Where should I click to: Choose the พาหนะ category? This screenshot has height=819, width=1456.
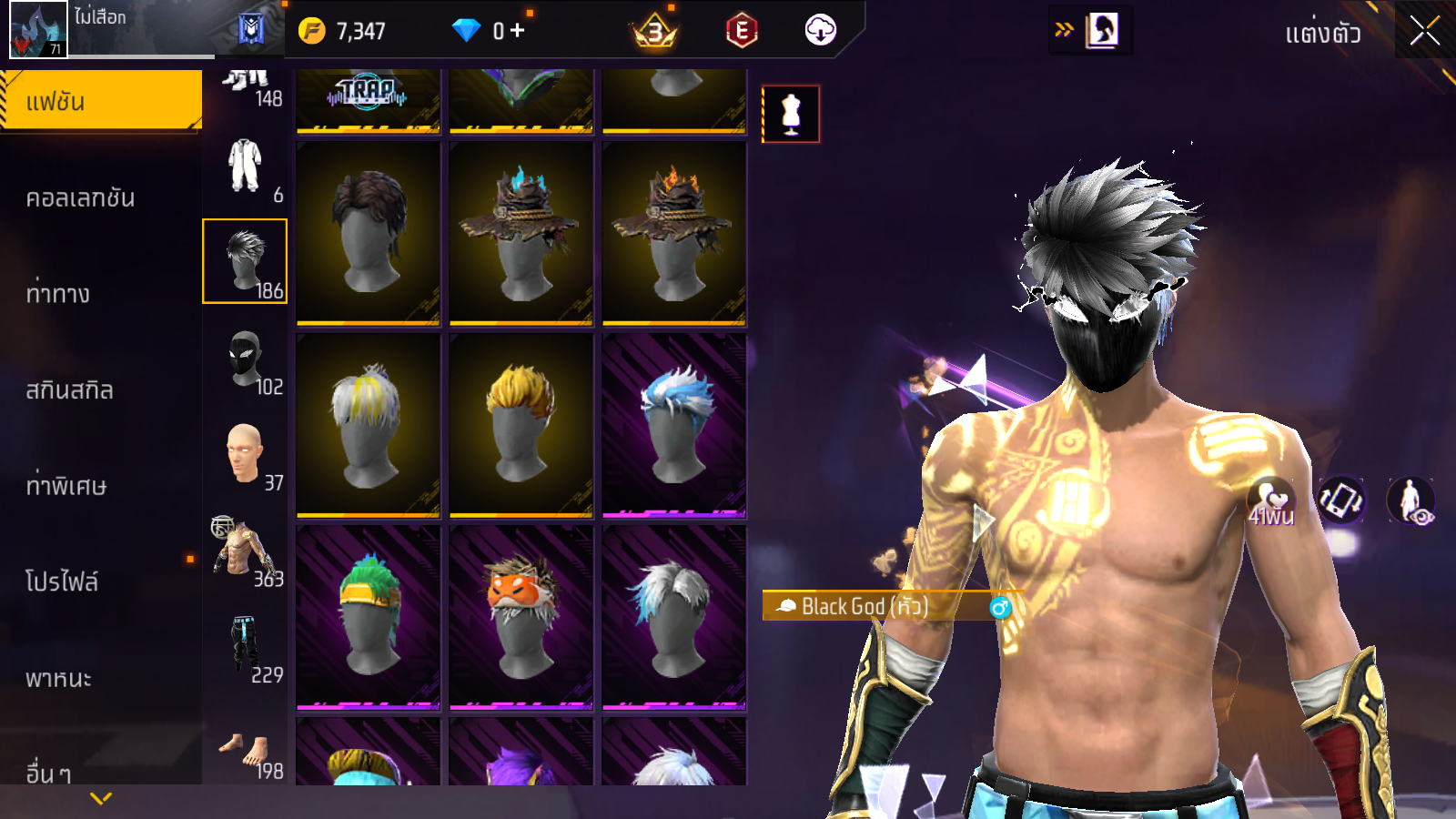[x=58, y=678]
